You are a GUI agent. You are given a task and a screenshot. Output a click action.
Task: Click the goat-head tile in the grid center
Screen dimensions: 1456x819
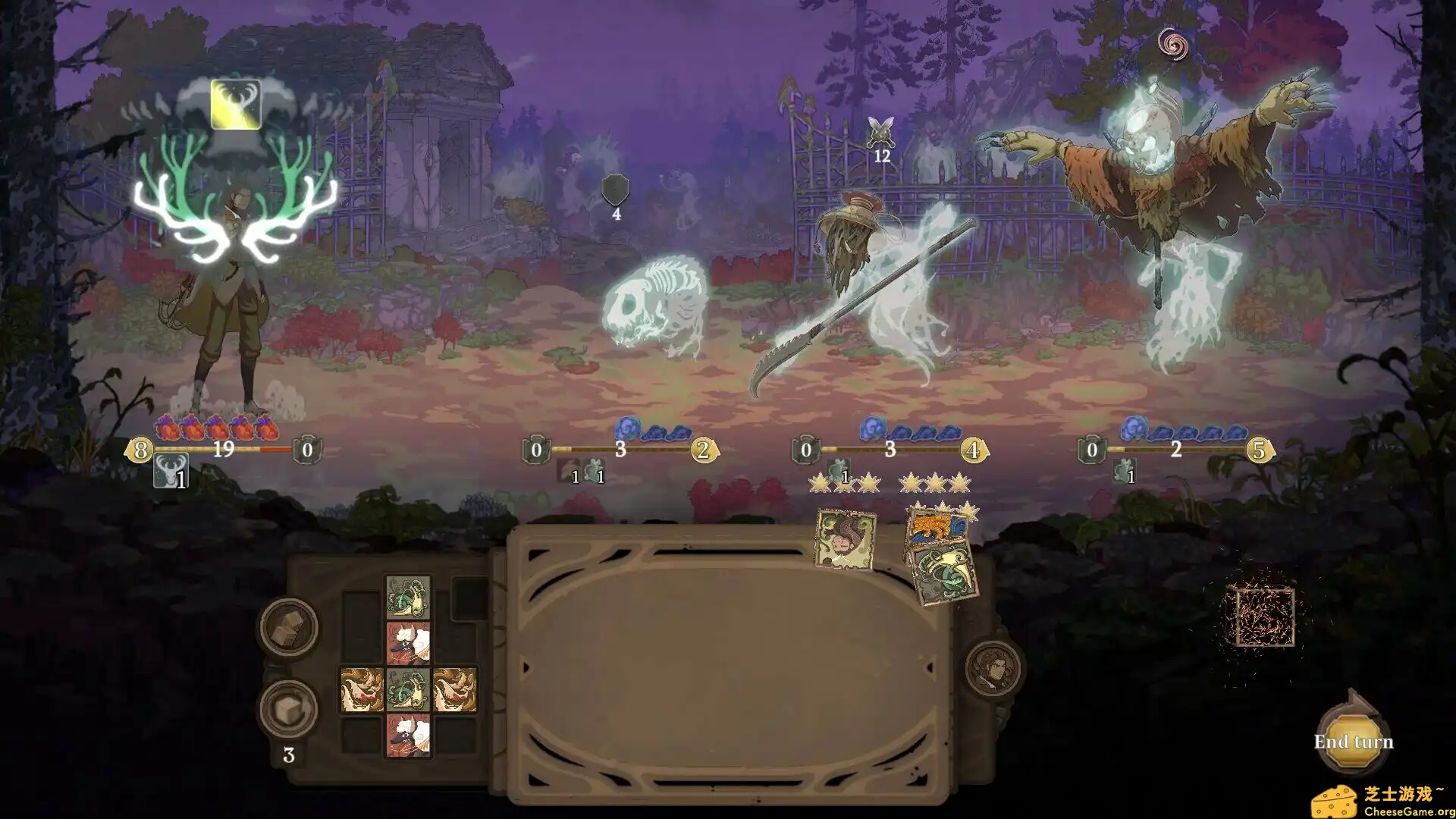click(409, 691)
